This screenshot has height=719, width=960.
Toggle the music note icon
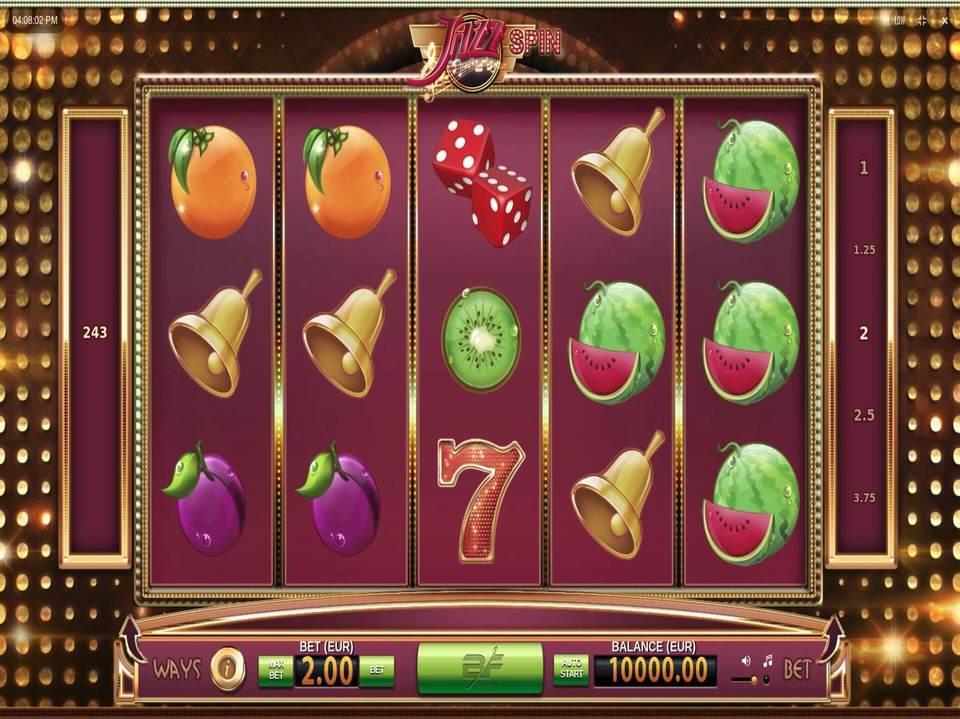pos(768,661)
